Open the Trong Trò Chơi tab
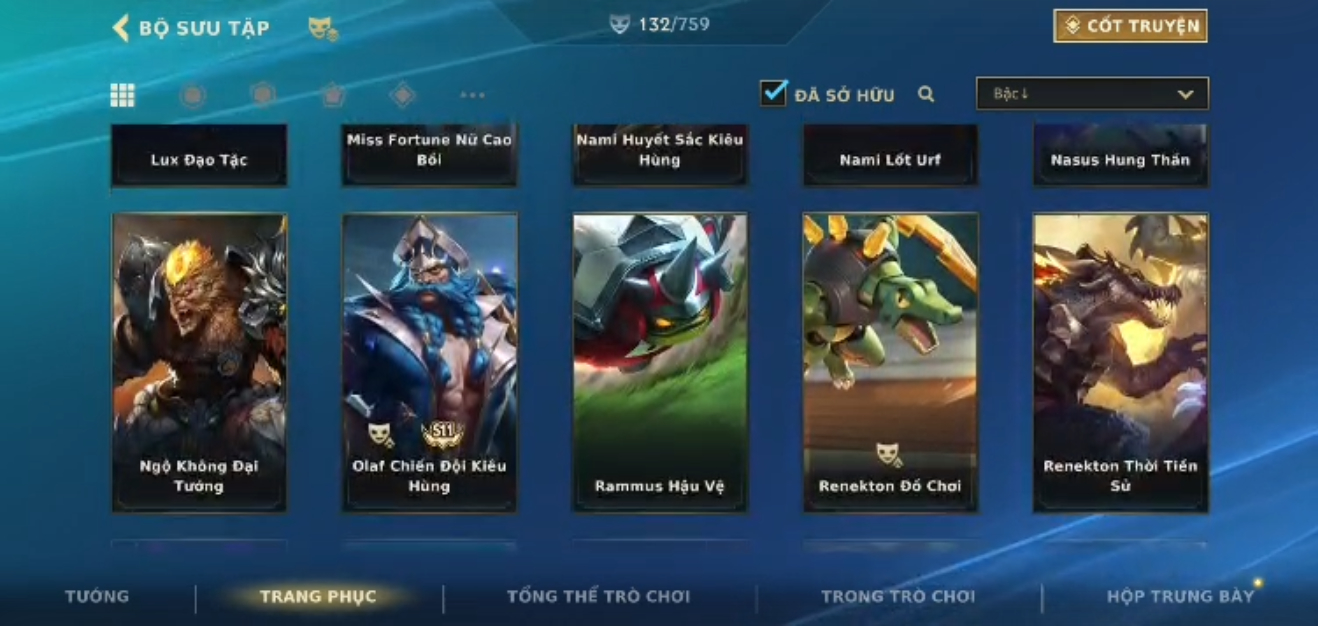This screenshot has width=1318, height=626. 897,596
